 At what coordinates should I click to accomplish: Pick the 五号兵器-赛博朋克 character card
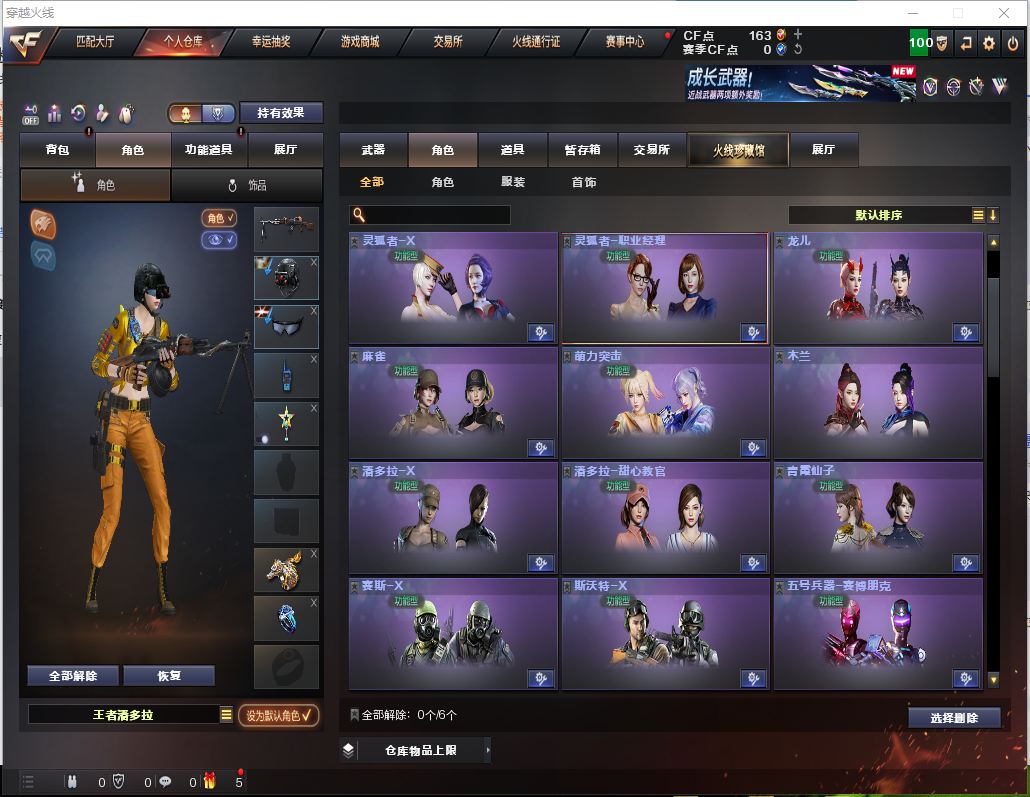point(877,632)
